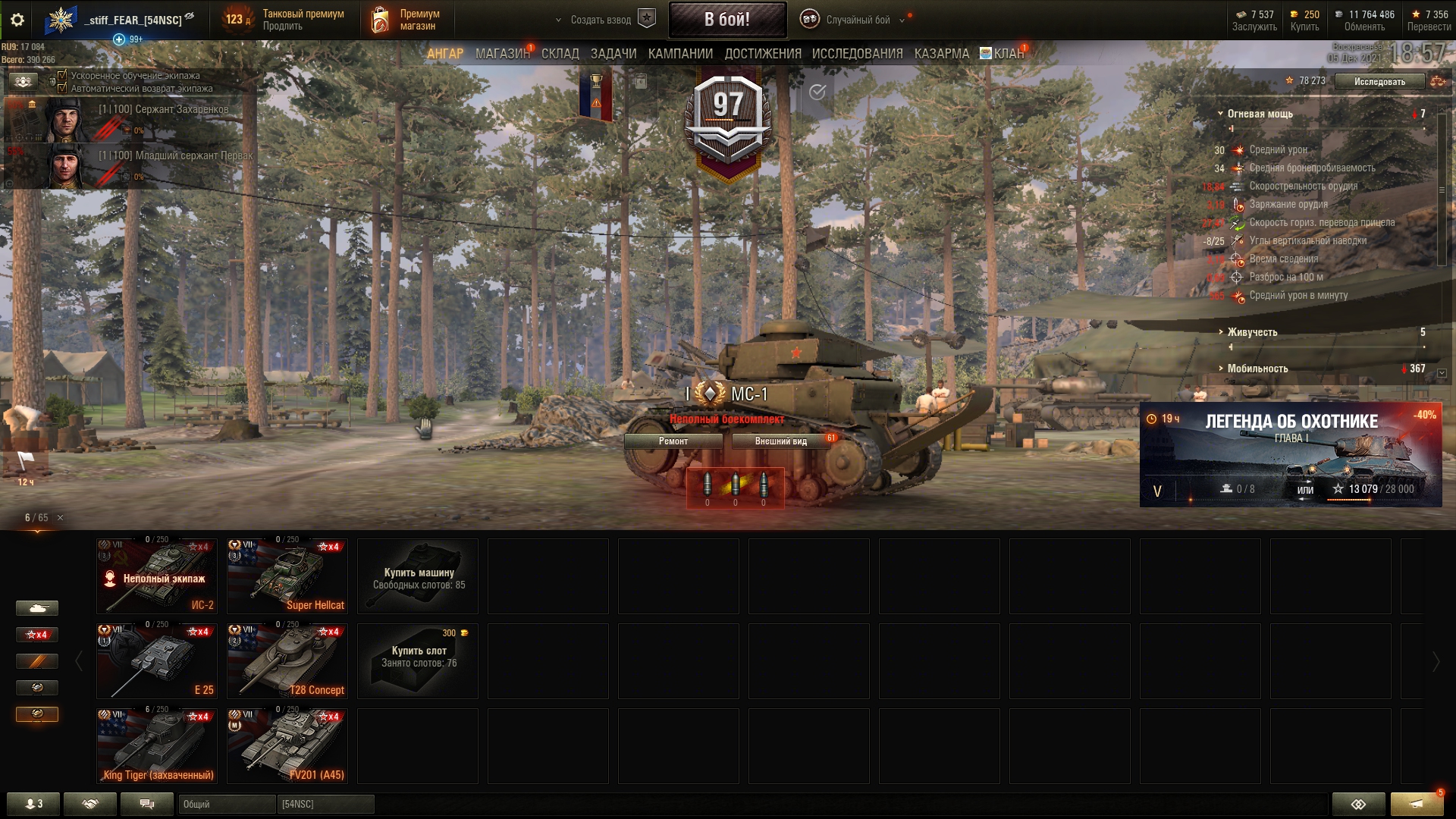The image size is (1456, 819).
Task: Open the КАЗАРМА tab
Action: (941, 54)
